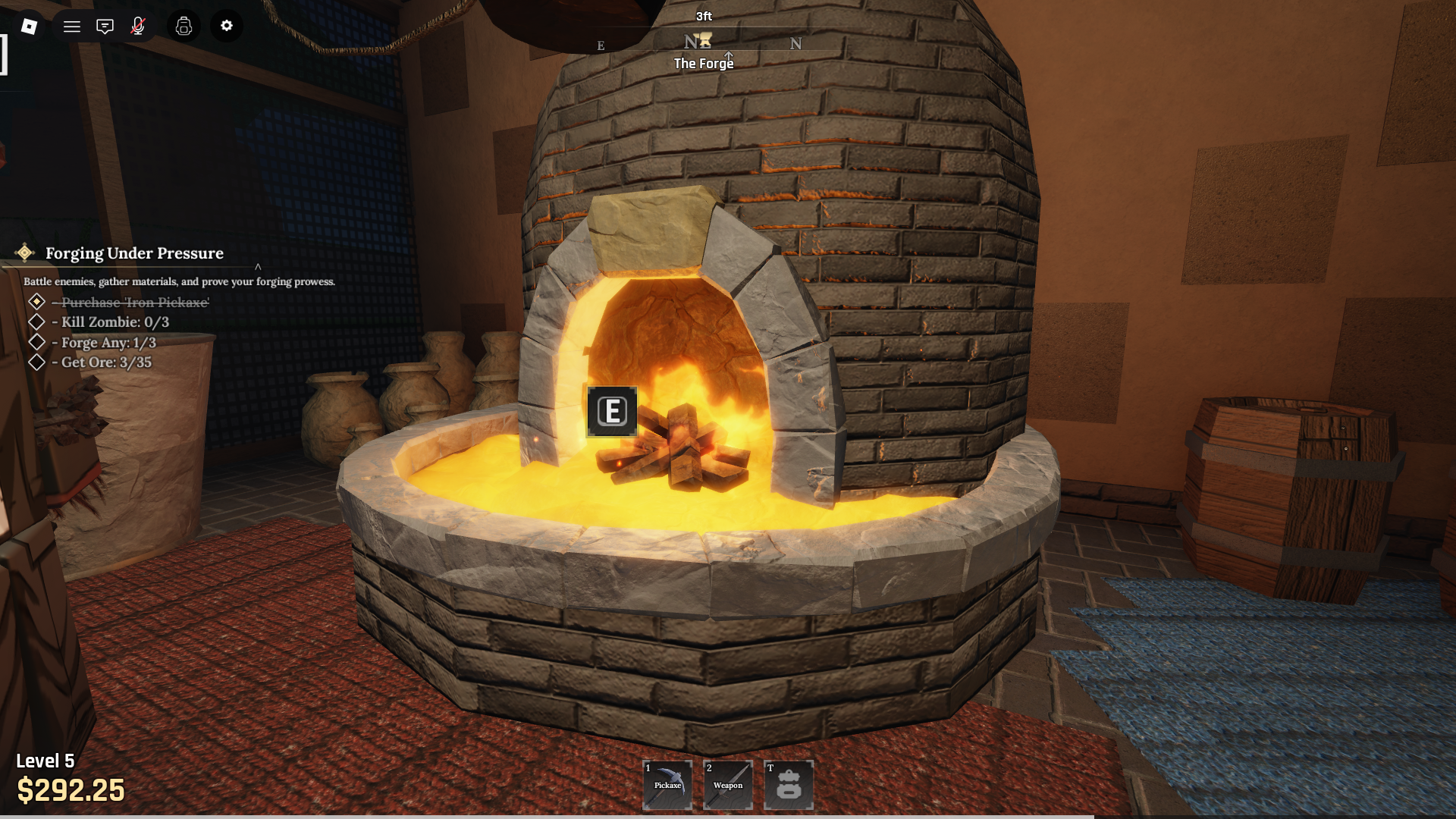1456x819 pixels.
Task: Toggle the muted microphone icon
Action: (x=138, y=27)
